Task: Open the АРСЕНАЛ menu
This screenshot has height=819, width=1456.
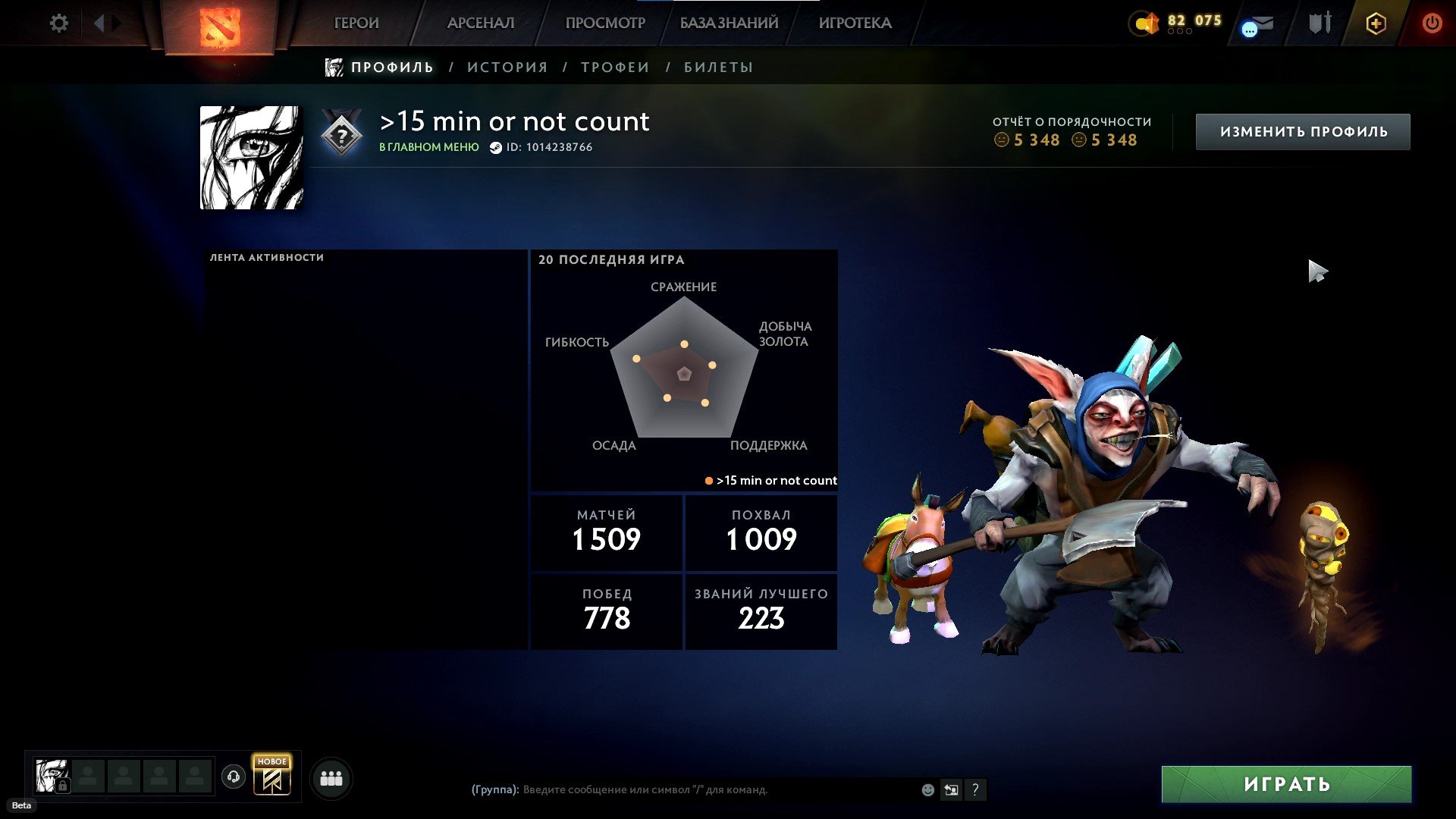Action: click(481, 24)
